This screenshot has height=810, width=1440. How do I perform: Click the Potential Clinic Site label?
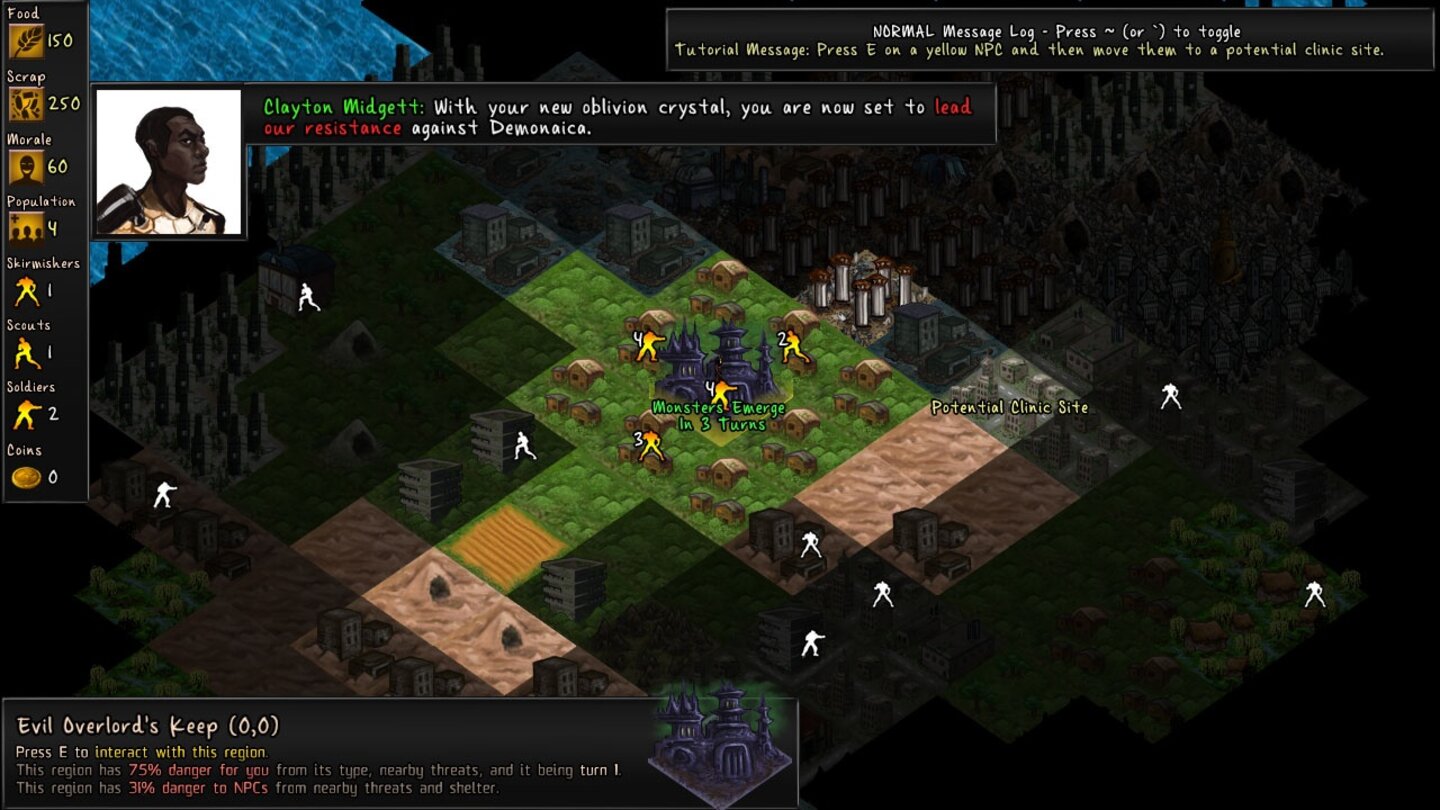coord(1008,407)
